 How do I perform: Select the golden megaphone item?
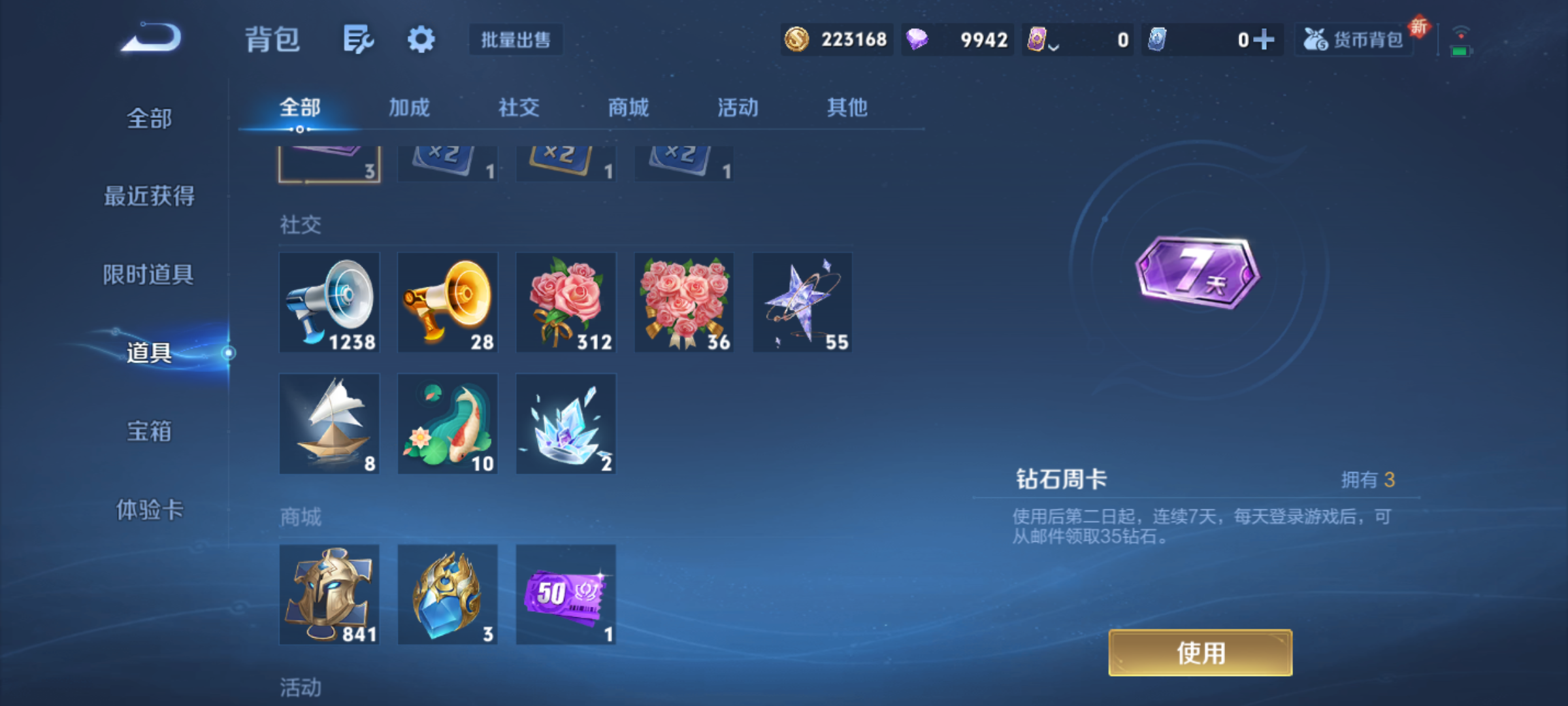pyautogui.click(x=447, y=302)
